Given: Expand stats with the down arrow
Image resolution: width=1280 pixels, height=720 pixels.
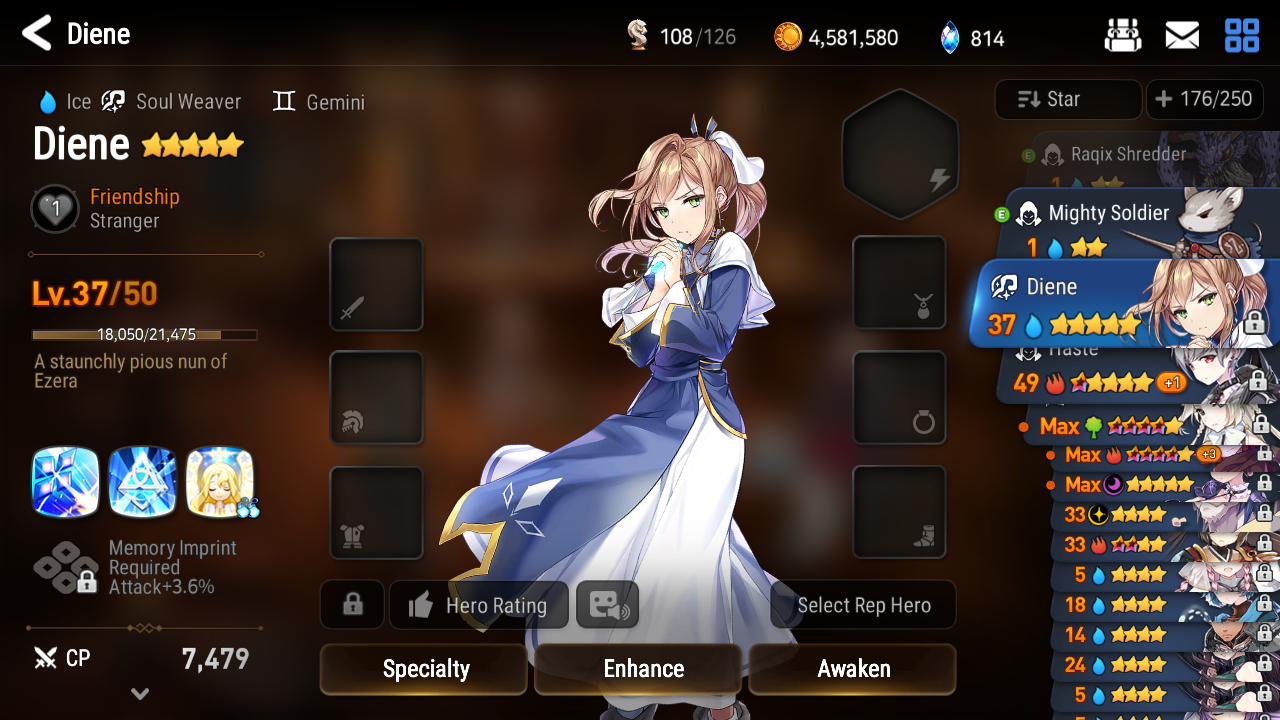Looking at the screenshot, I should [140, 694].
